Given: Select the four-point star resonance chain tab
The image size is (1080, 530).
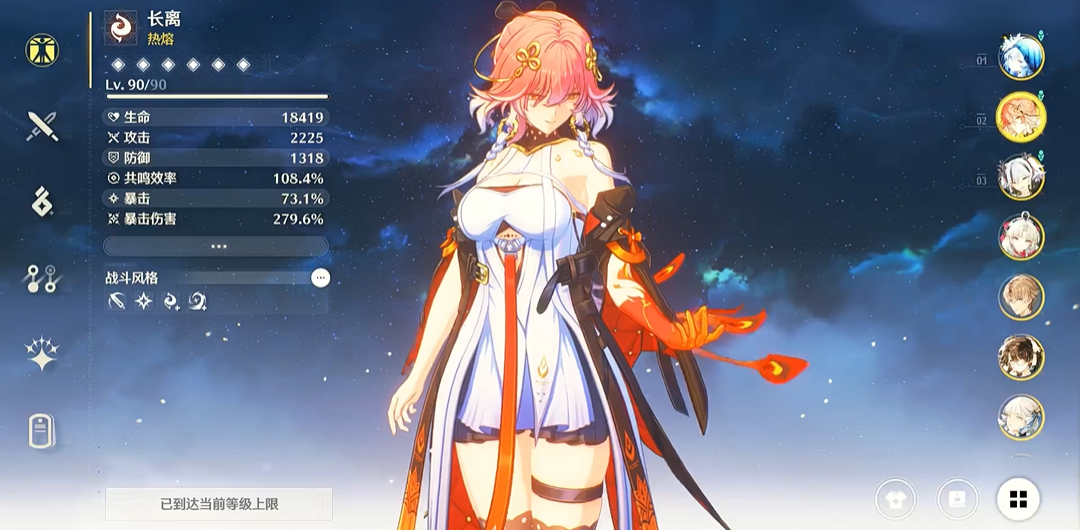Looking at the screenshot, I should [x=42, y=355].
